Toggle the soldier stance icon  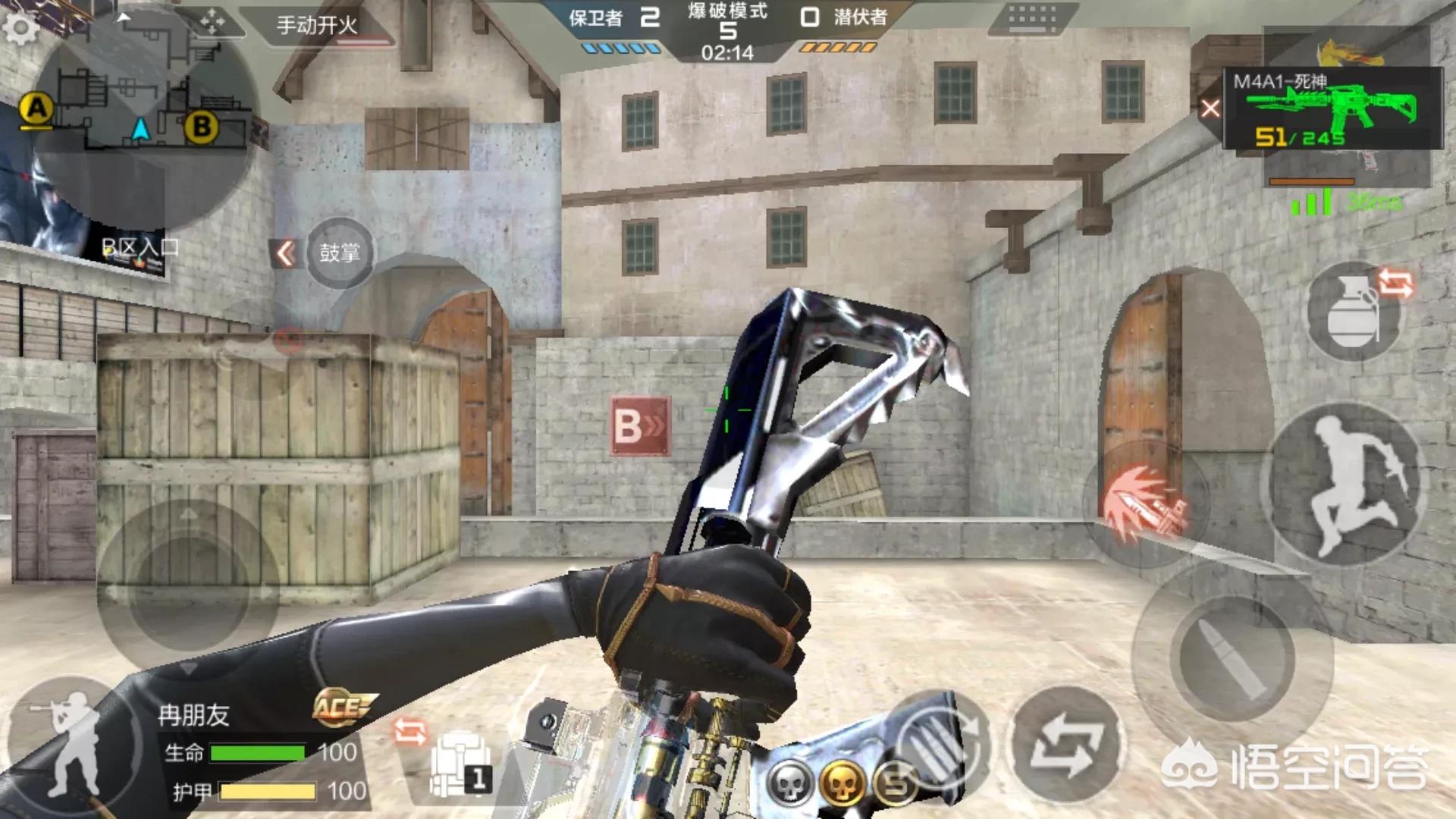click(x=72, y=742)
